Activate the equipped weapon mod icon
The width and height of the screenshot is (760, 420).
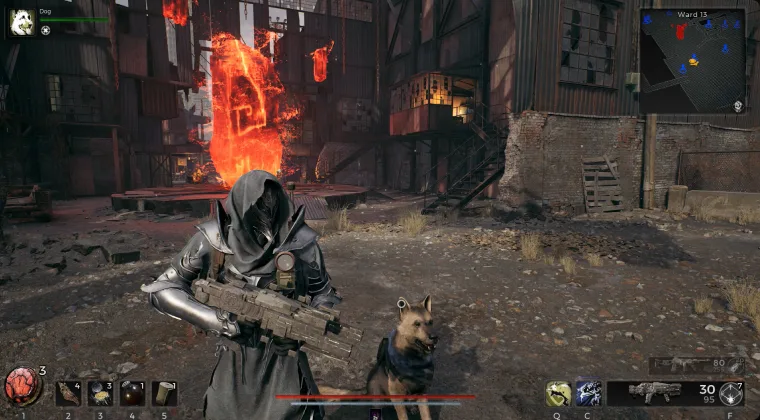[x=731, y=393]
